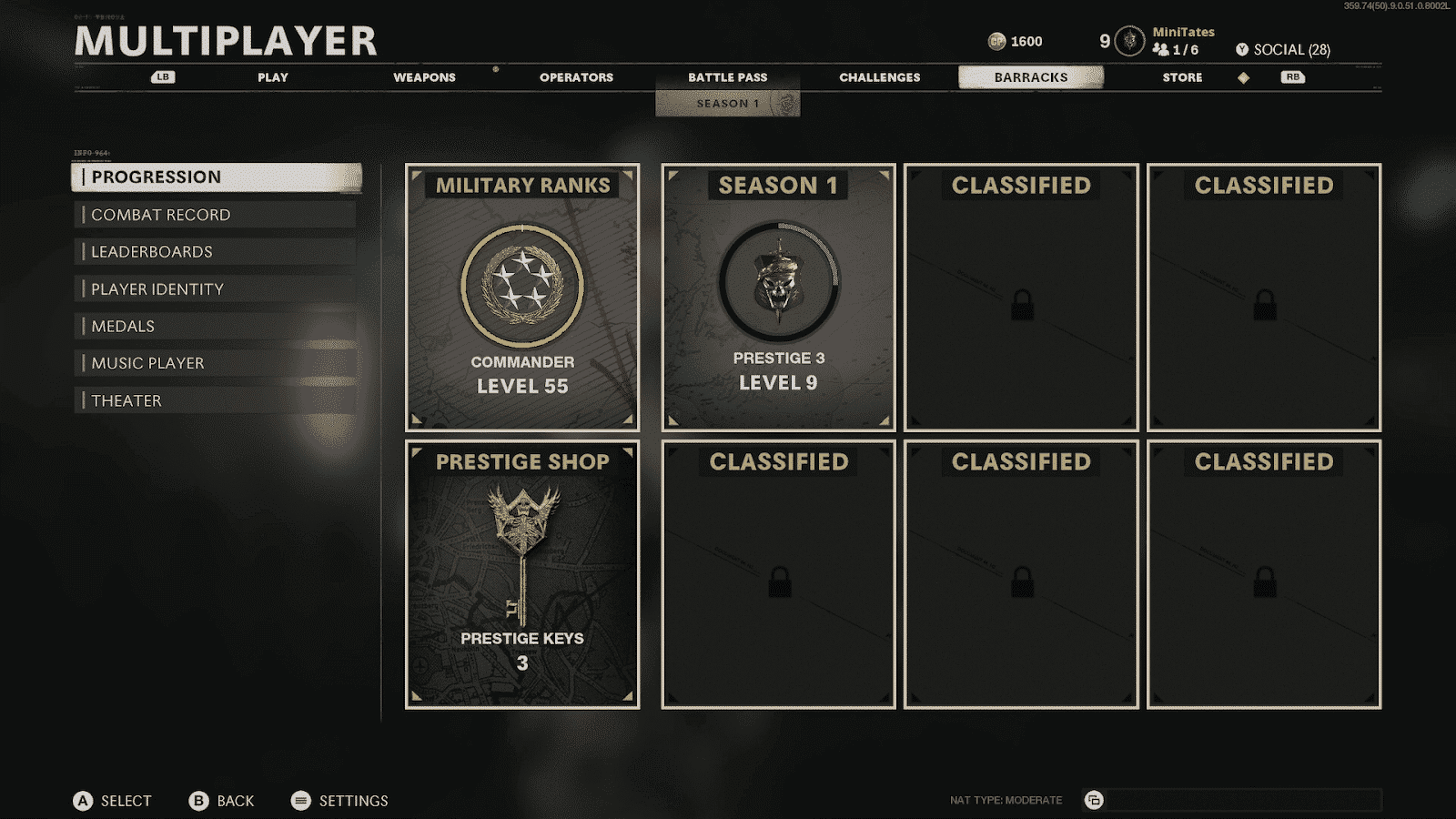
Task: Click the Settings button at the bottom
Action: point(339,801)
